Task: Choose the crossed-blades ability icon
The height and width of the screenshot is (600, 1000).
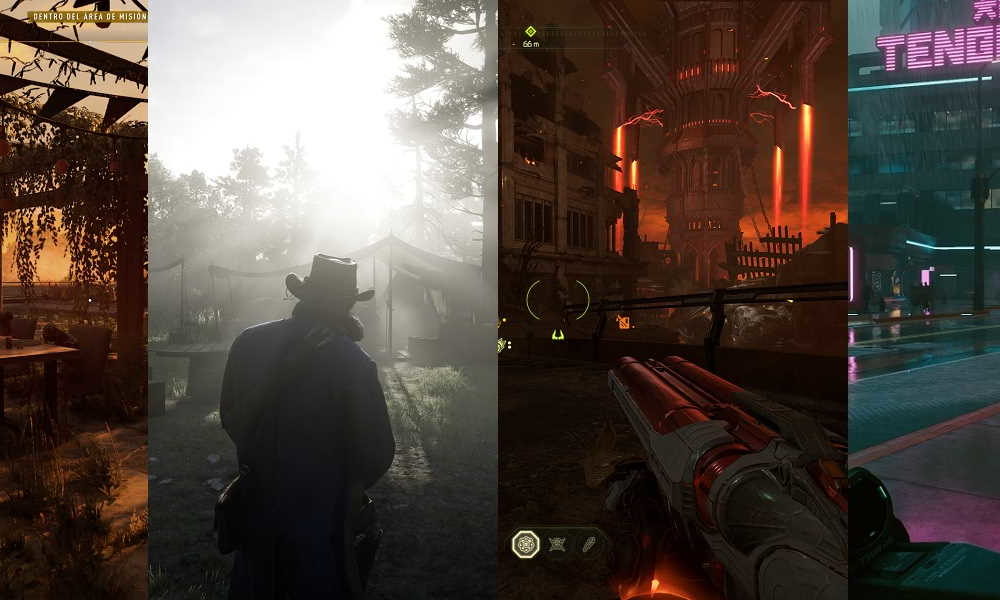Action: coord(557,545)
